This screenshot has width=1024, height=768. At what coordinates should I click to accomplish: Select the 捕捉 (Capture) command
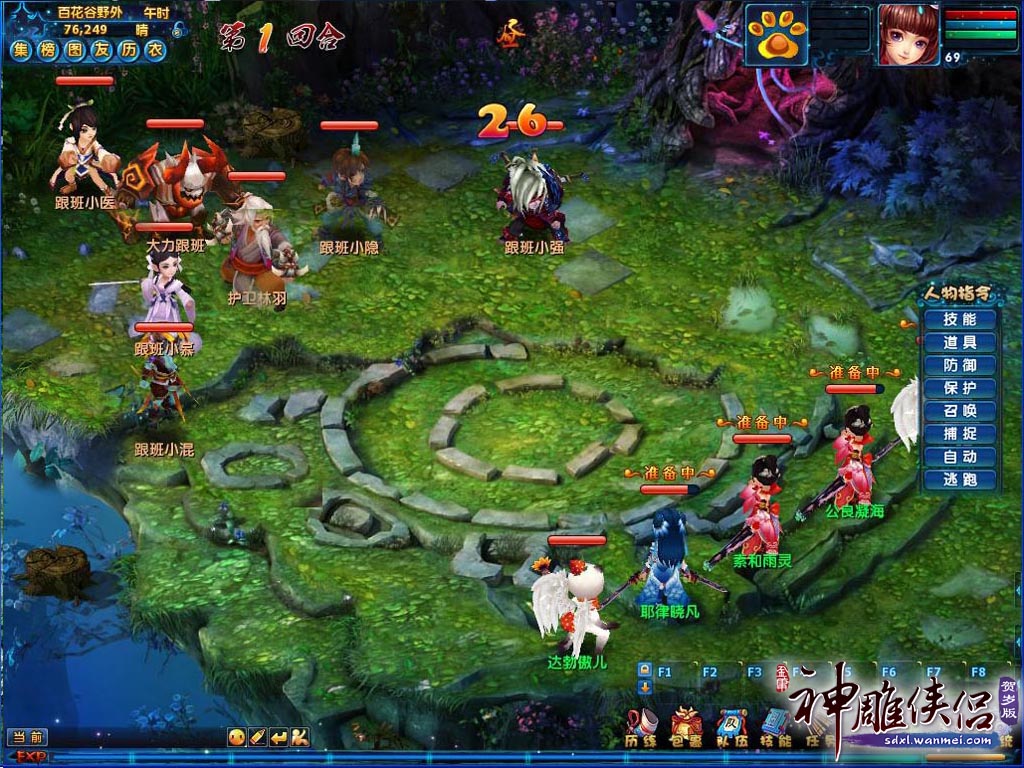click(x=957, y=434)
